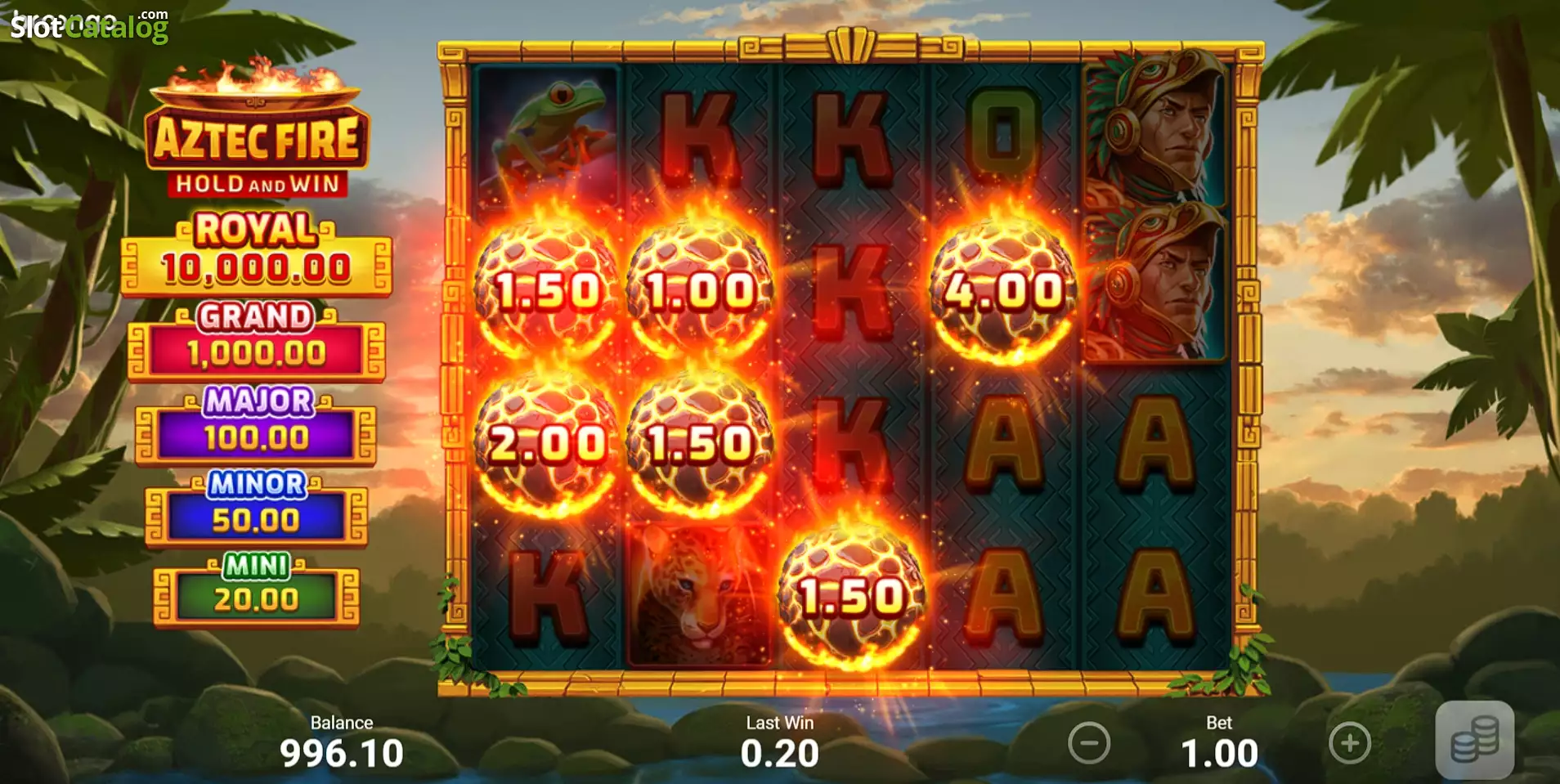Select the 1.50 fireball on the bottom row
1560x784 pixels.
[x=850, y=597]
